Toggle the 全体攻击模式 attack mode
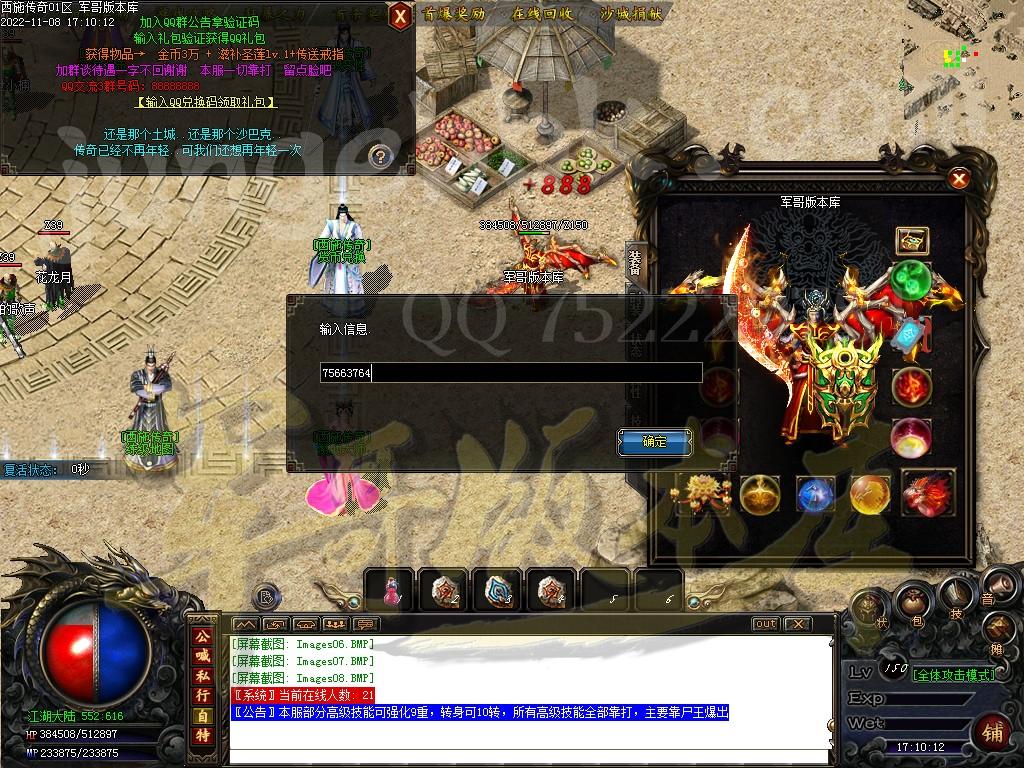 tap(954, 675)
